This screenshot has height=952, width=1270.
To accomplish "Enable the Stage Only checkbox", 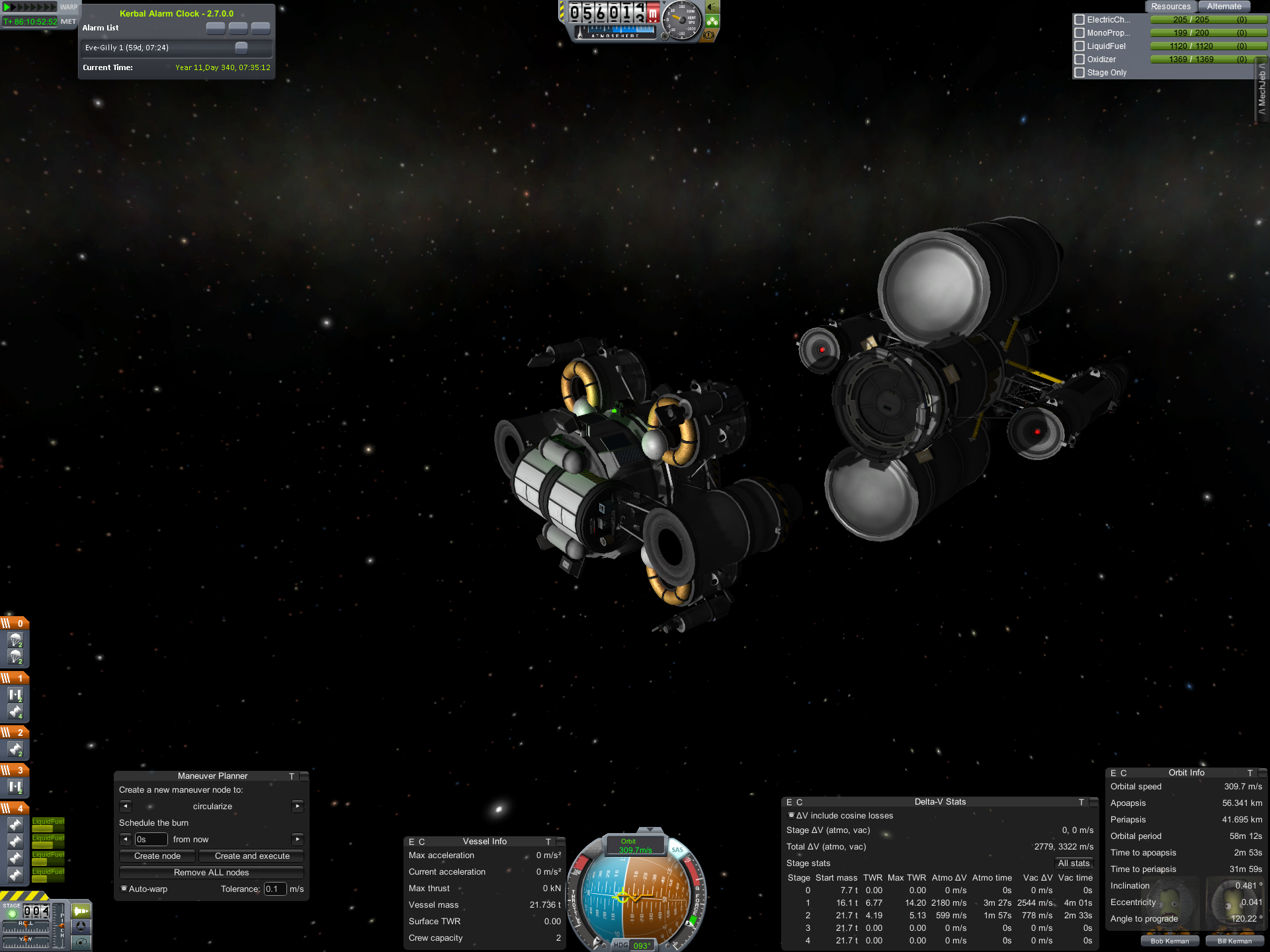I will tap(1079, 73).
